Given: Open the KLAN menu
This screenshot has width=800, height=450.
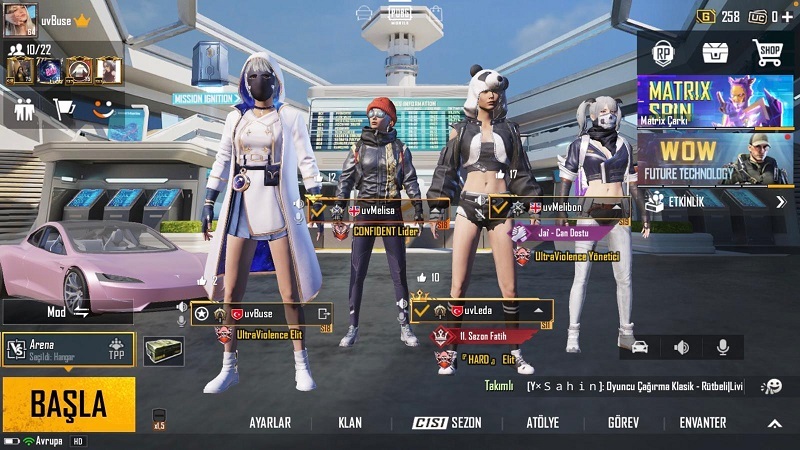Looking at the screenshot, I should coord(350,423).
